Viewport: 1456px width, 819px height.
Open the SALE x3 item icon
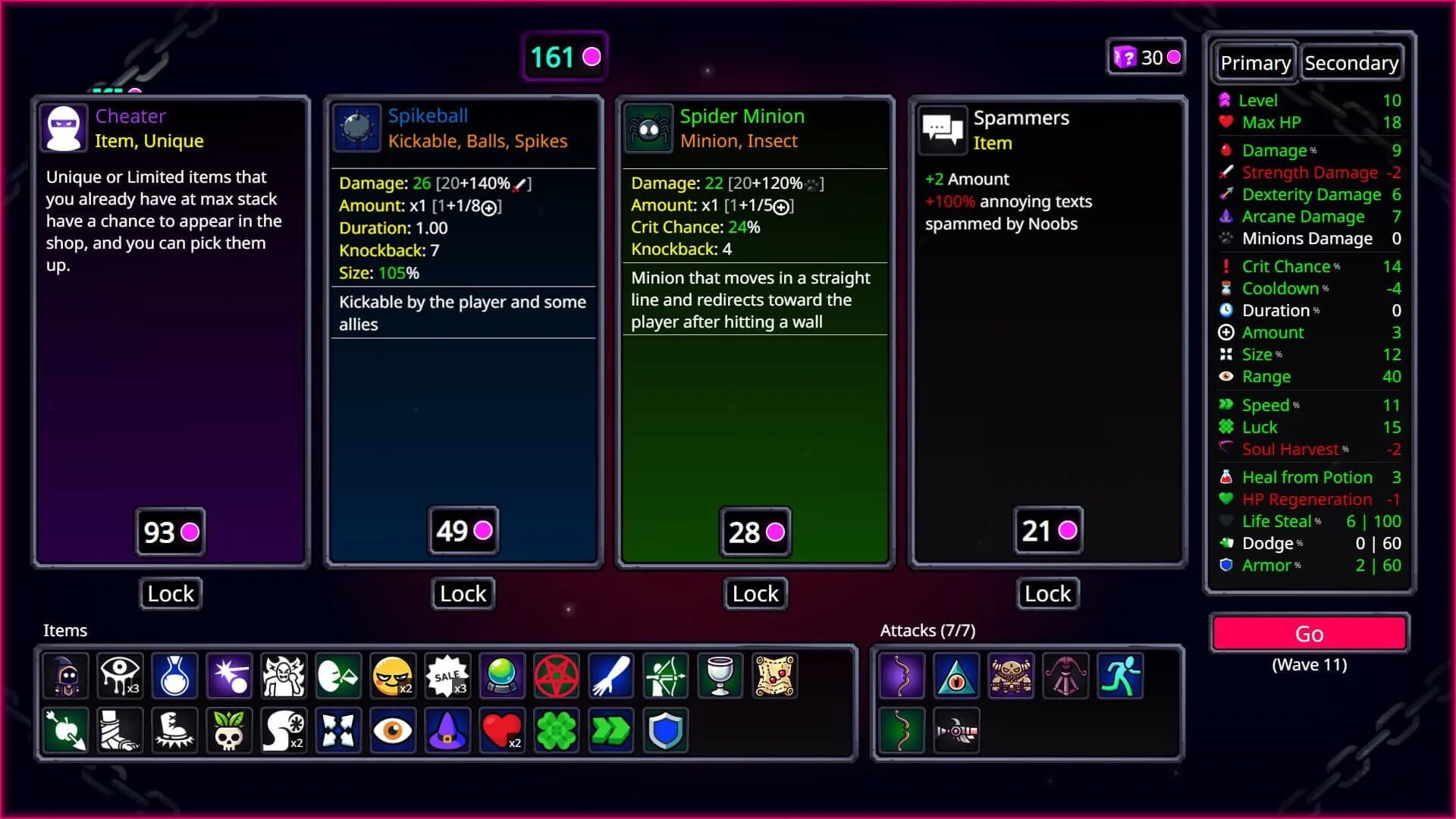(447, 676)
